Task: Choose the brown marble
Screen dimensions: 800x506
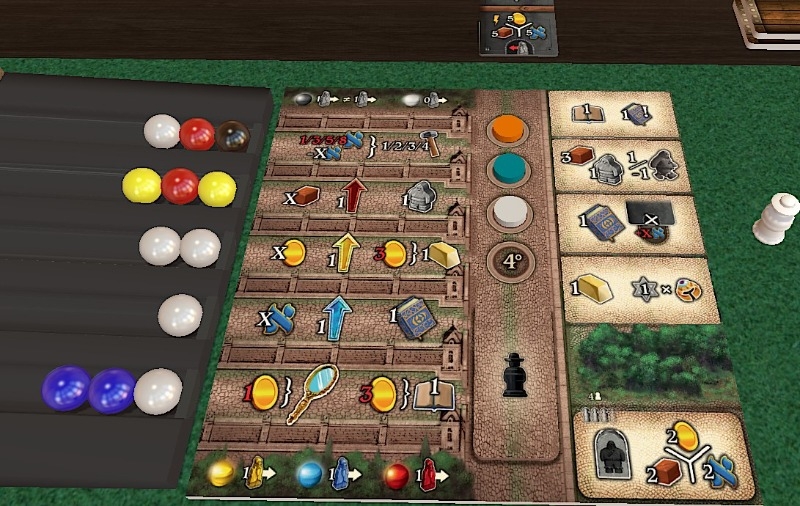Action: (233, 134)
